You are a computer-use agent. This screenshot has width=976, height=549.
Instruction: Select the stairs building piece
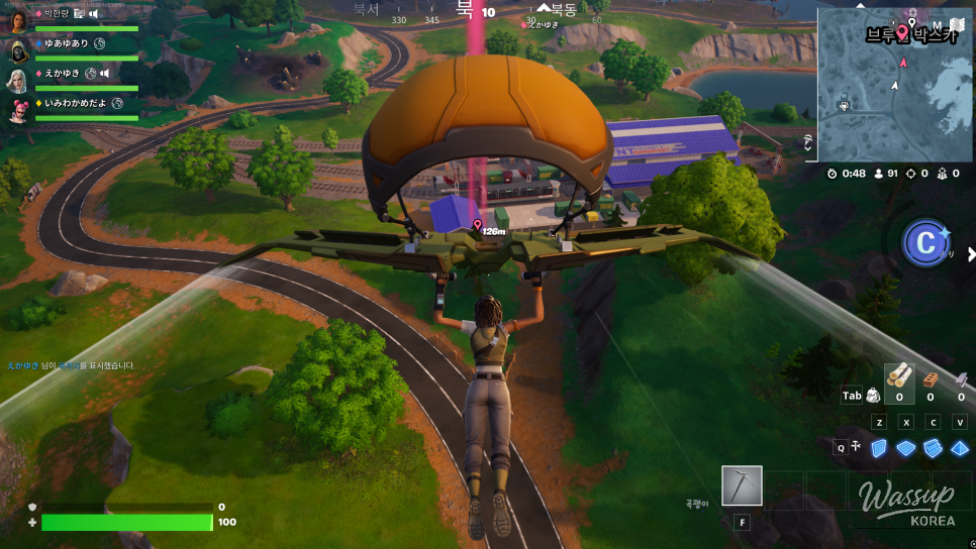[933, 448]
